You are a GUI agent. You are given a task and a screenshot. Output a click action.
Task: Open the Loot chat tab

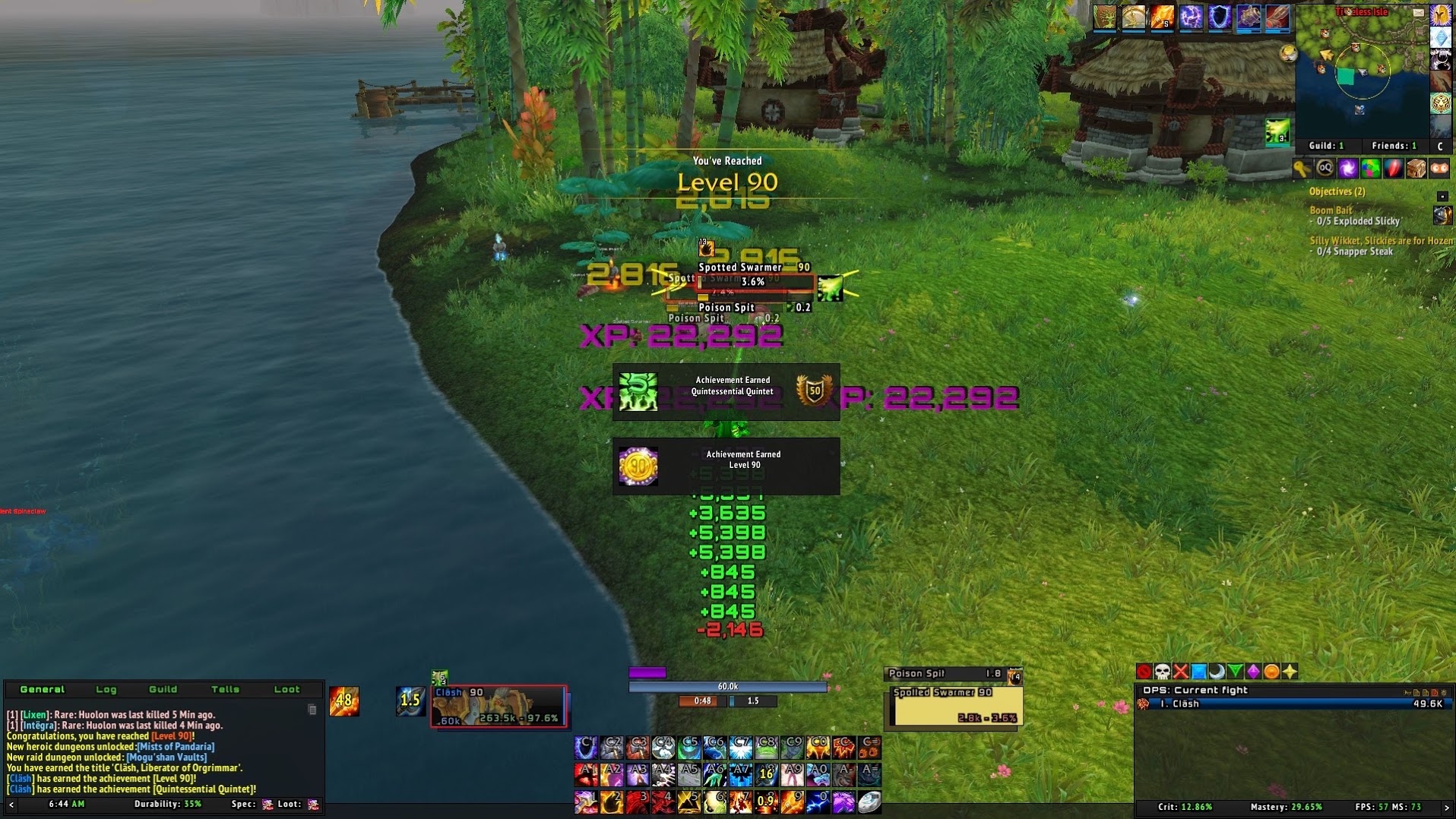coord(286,689)
